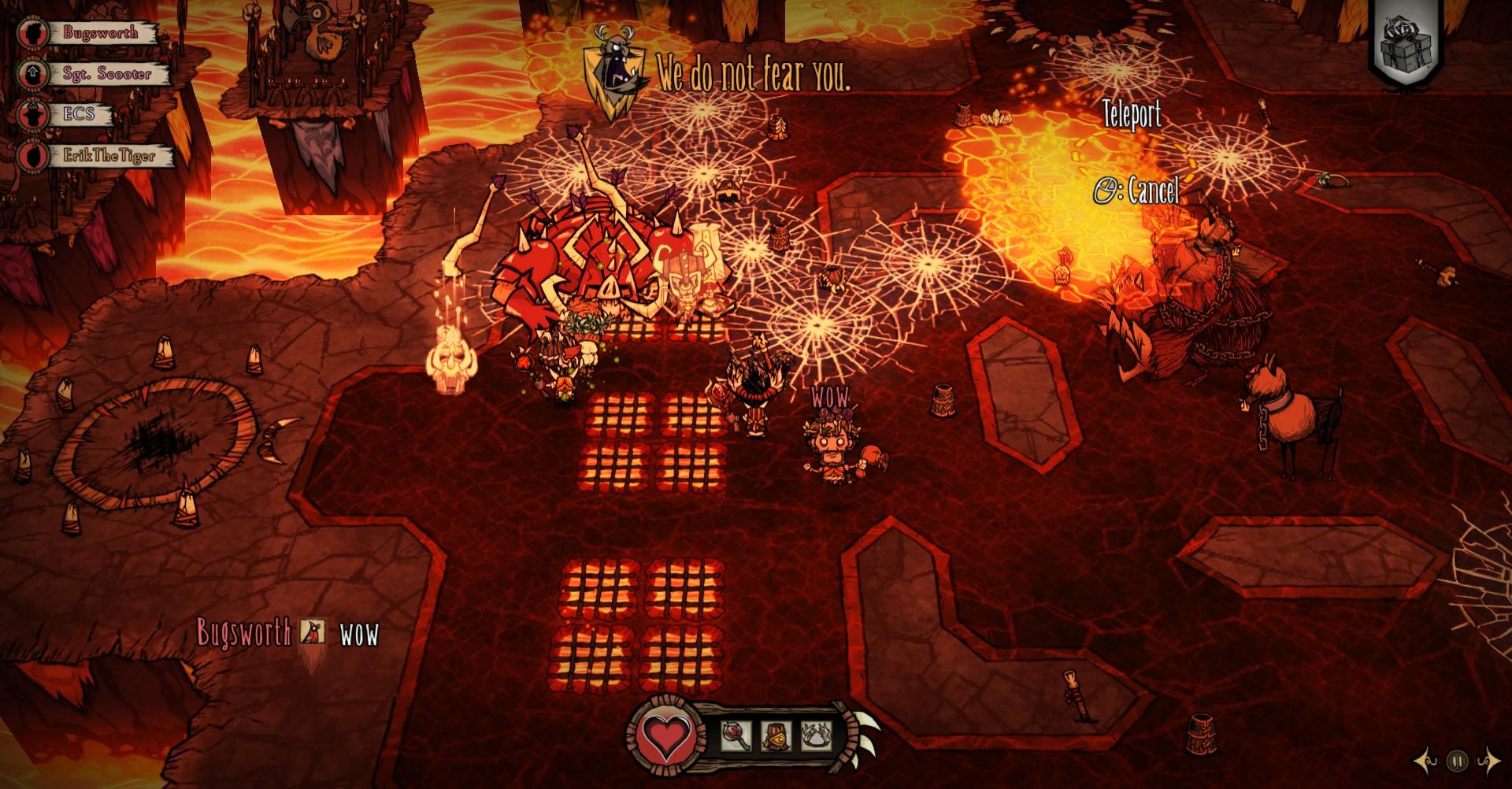Rotate camera with the right arrow
The width and height of the screenshot is (1512, 789).
coord(1488,761)
